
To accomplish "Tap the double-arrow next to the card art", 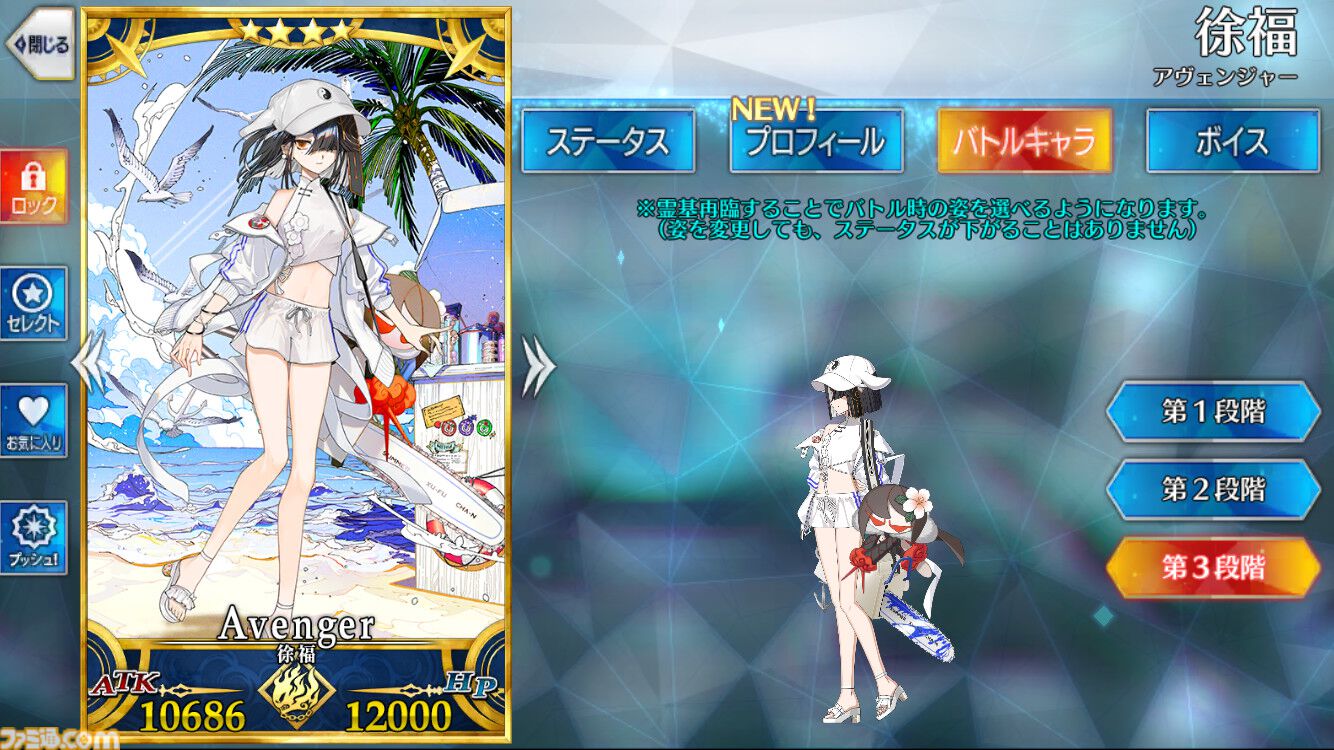I will click(x=536, y=365).
